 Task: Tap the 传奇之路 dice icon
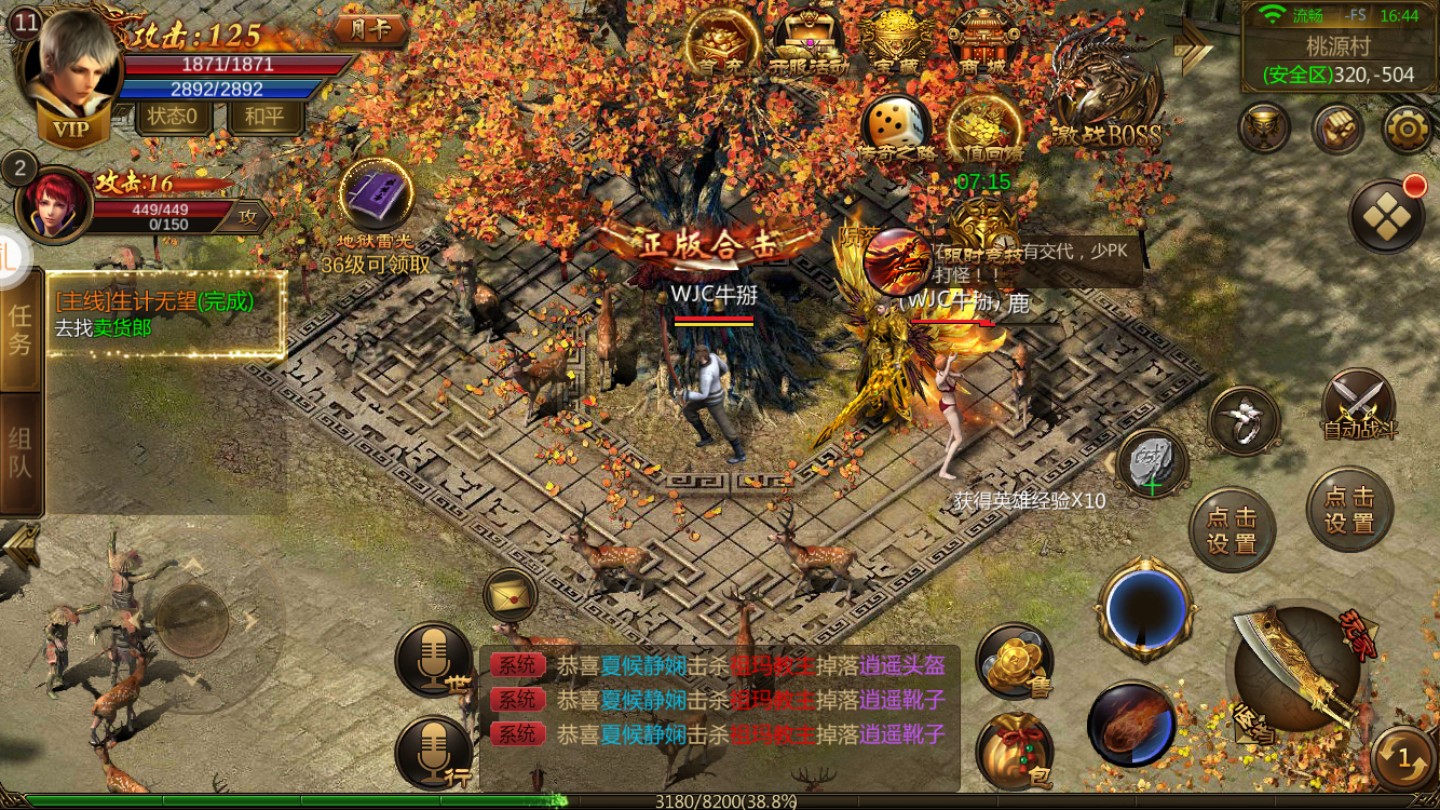point(895,130)
